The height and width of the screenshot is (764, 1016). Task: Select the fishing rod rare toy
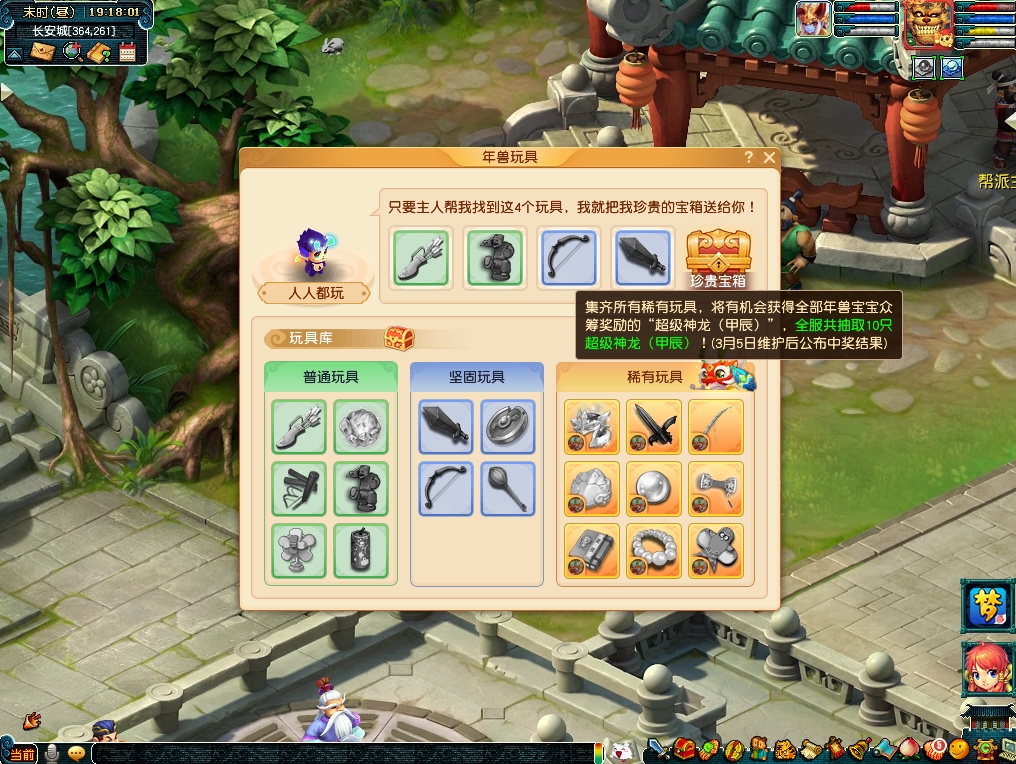(716, 427)
